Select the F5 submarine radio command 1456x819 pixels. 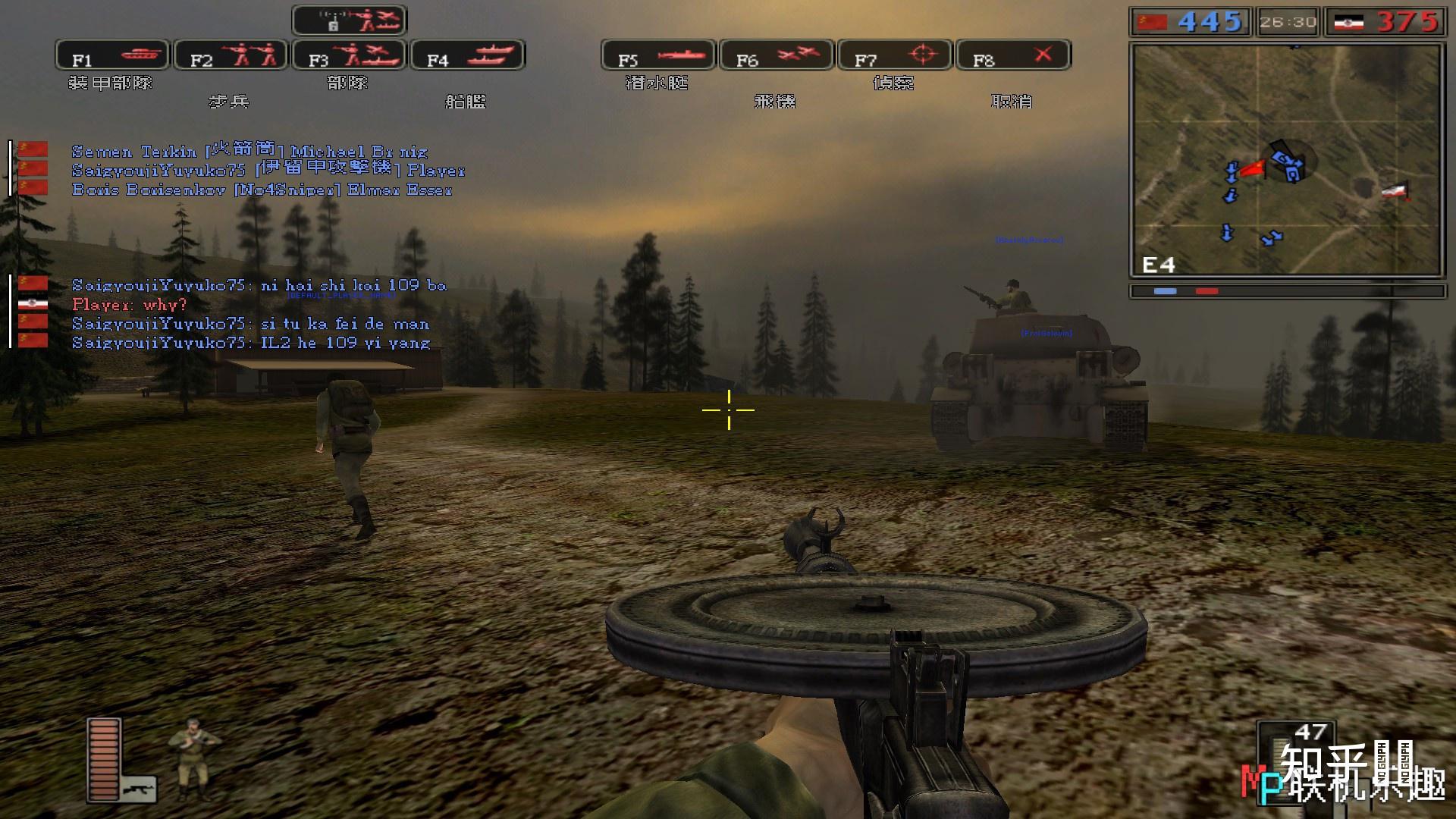(x=658, y=56)
